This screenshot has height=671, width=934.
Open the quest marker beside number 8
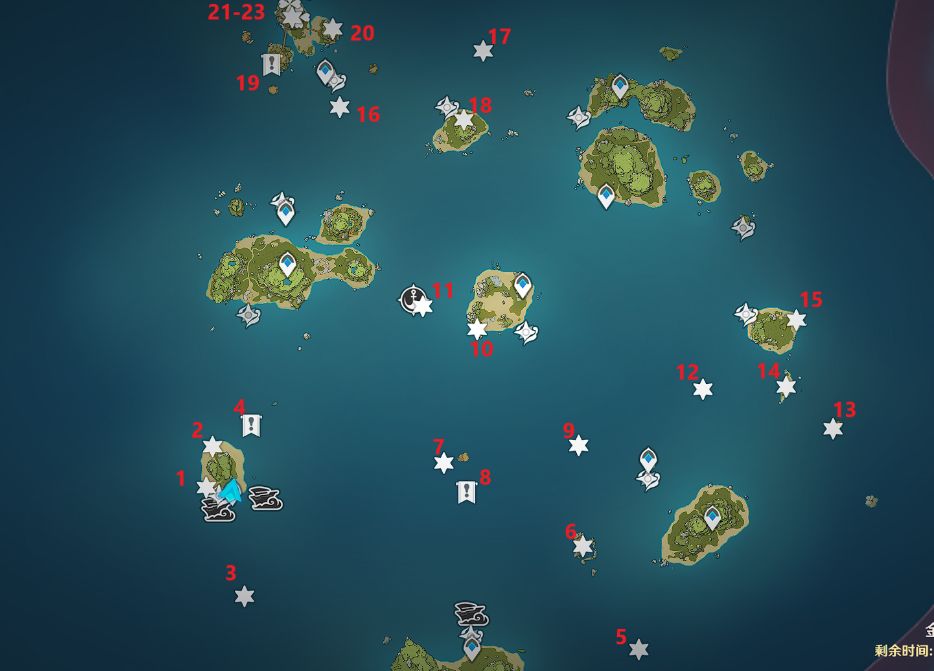(x=466, y=491)
